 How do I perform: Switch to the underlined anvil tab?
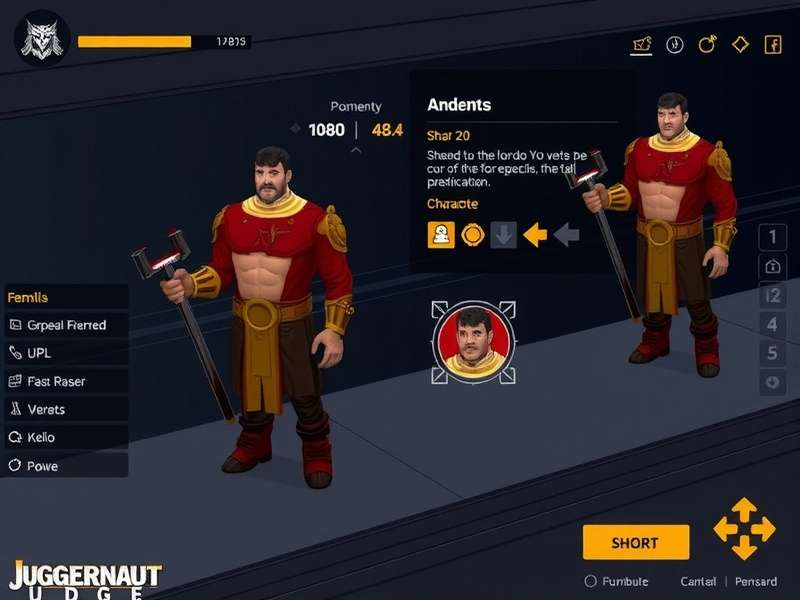[642, 44]
